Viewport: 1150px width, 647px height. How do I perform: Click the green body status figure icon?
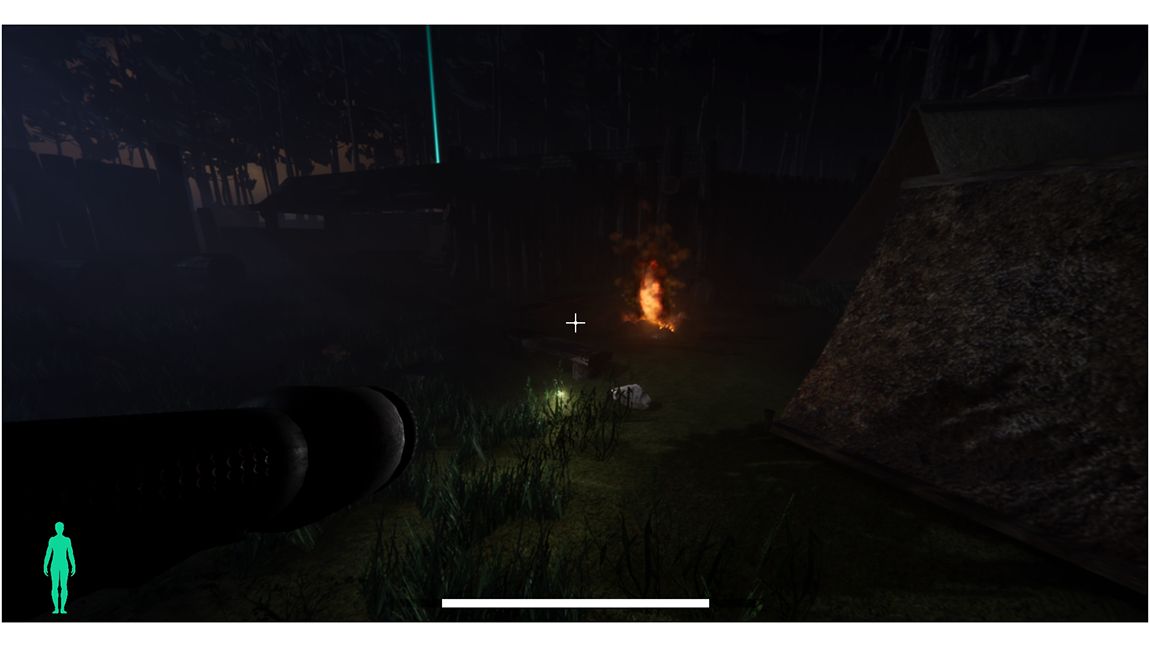tap(59, 566)
